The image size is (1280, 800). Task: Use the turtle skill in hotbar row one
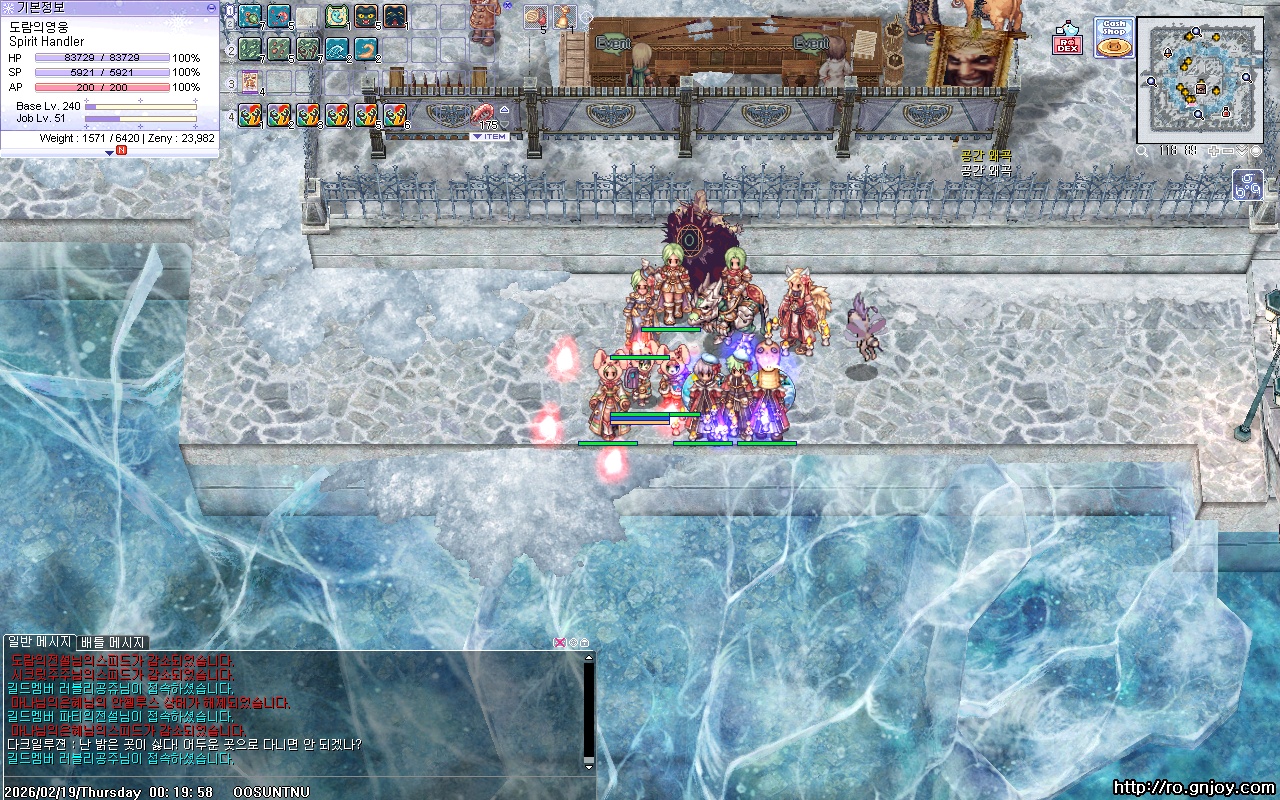click(x=250, y=17)
